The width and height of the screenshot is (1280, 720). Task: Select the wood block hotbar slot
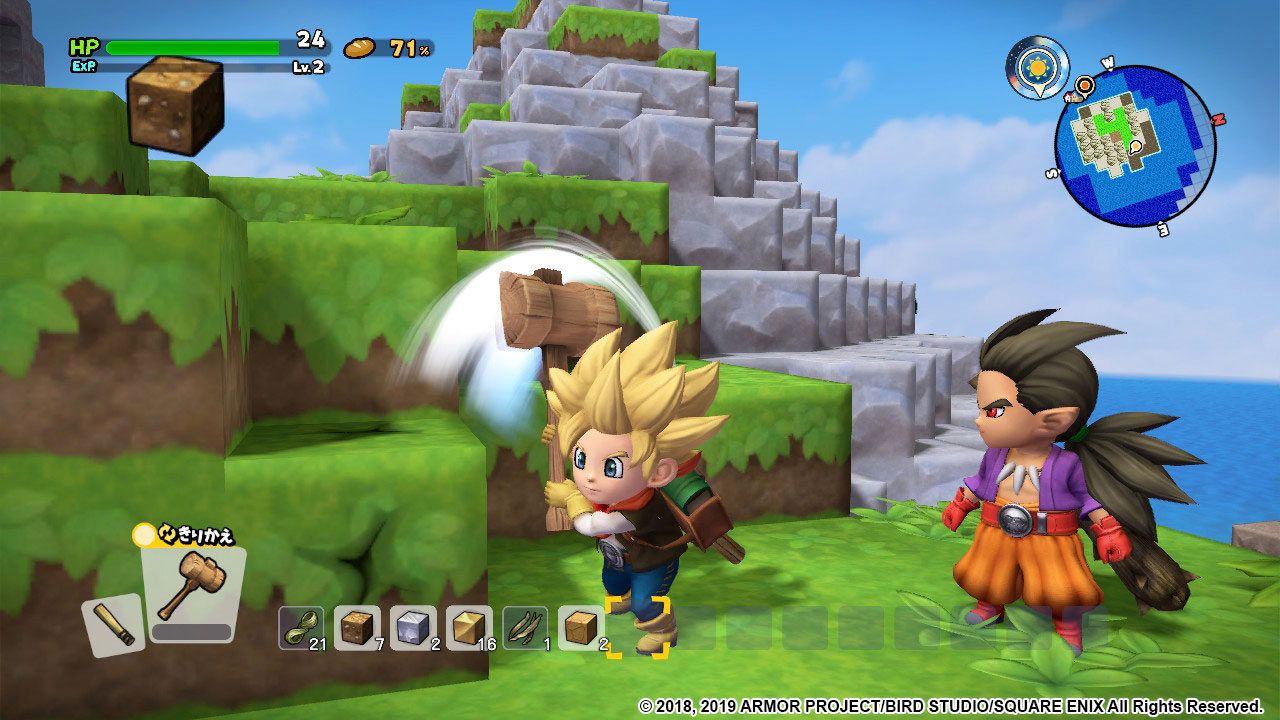tap(581, 628)
